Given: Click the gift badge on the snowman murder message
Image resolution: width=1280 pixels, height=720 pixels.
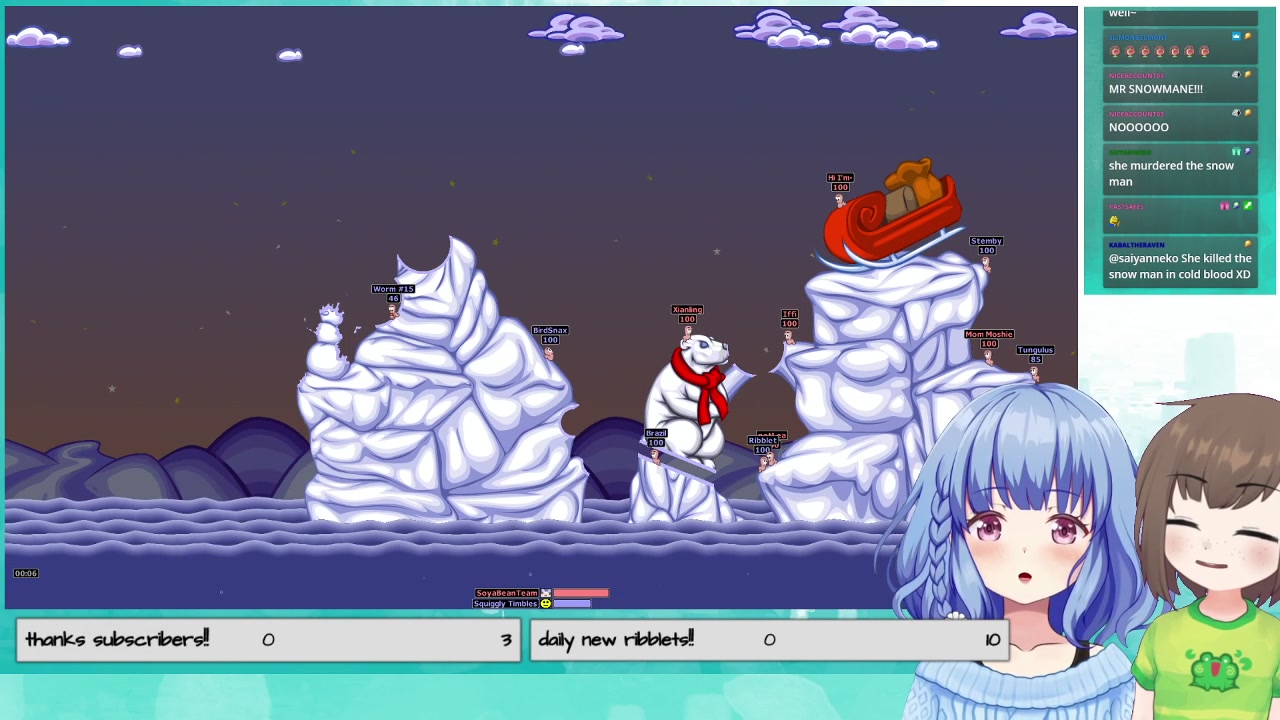Looking at the screenshot, I should tap(1236, 152).
